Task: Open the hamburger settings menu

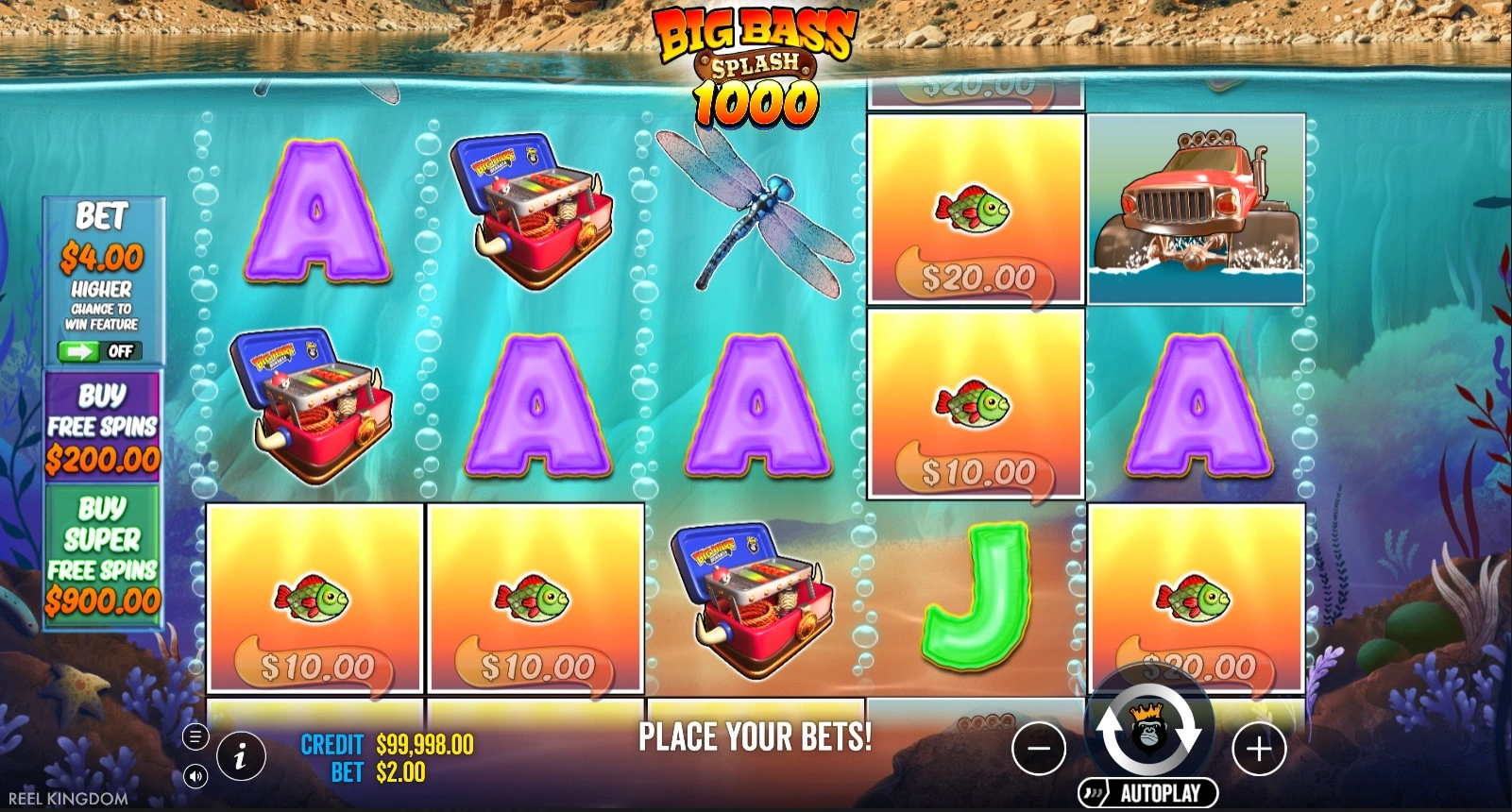Action: click(x=195, y=736)
